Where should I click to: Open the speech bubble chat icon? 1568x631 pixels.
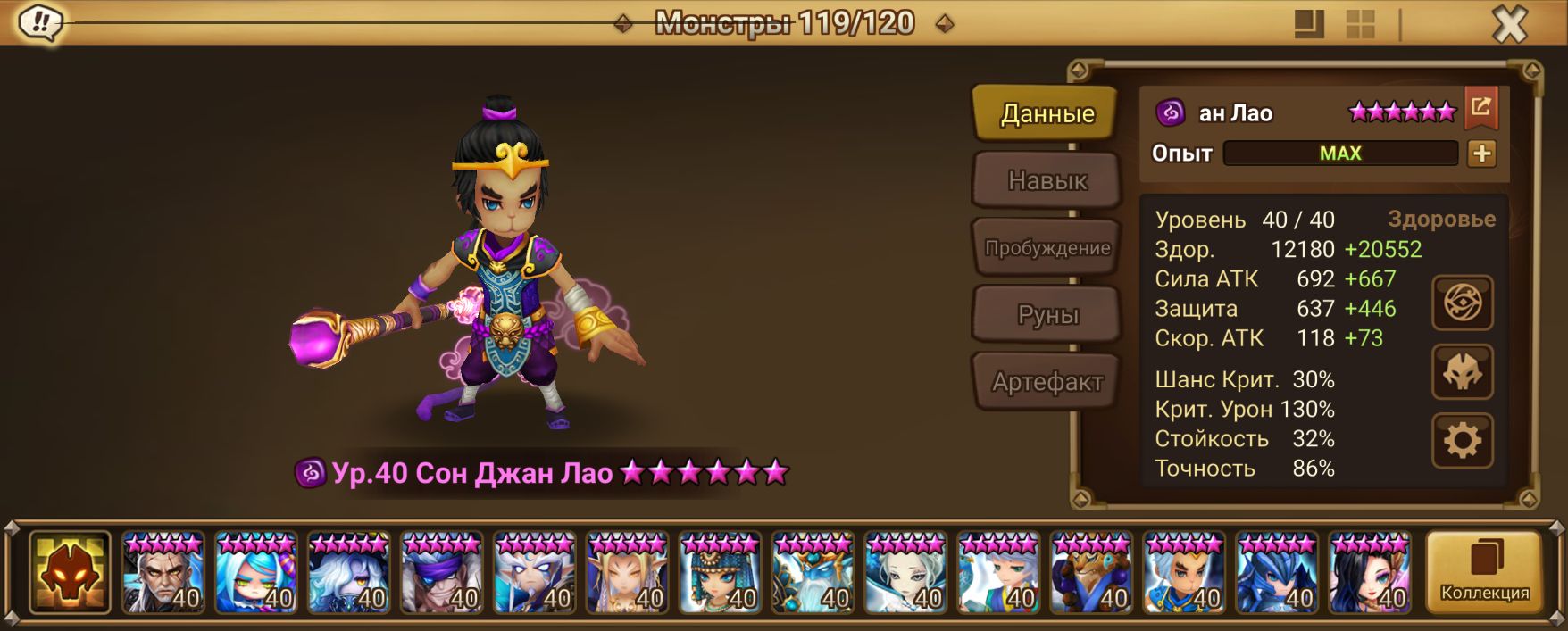pos(39,22)
